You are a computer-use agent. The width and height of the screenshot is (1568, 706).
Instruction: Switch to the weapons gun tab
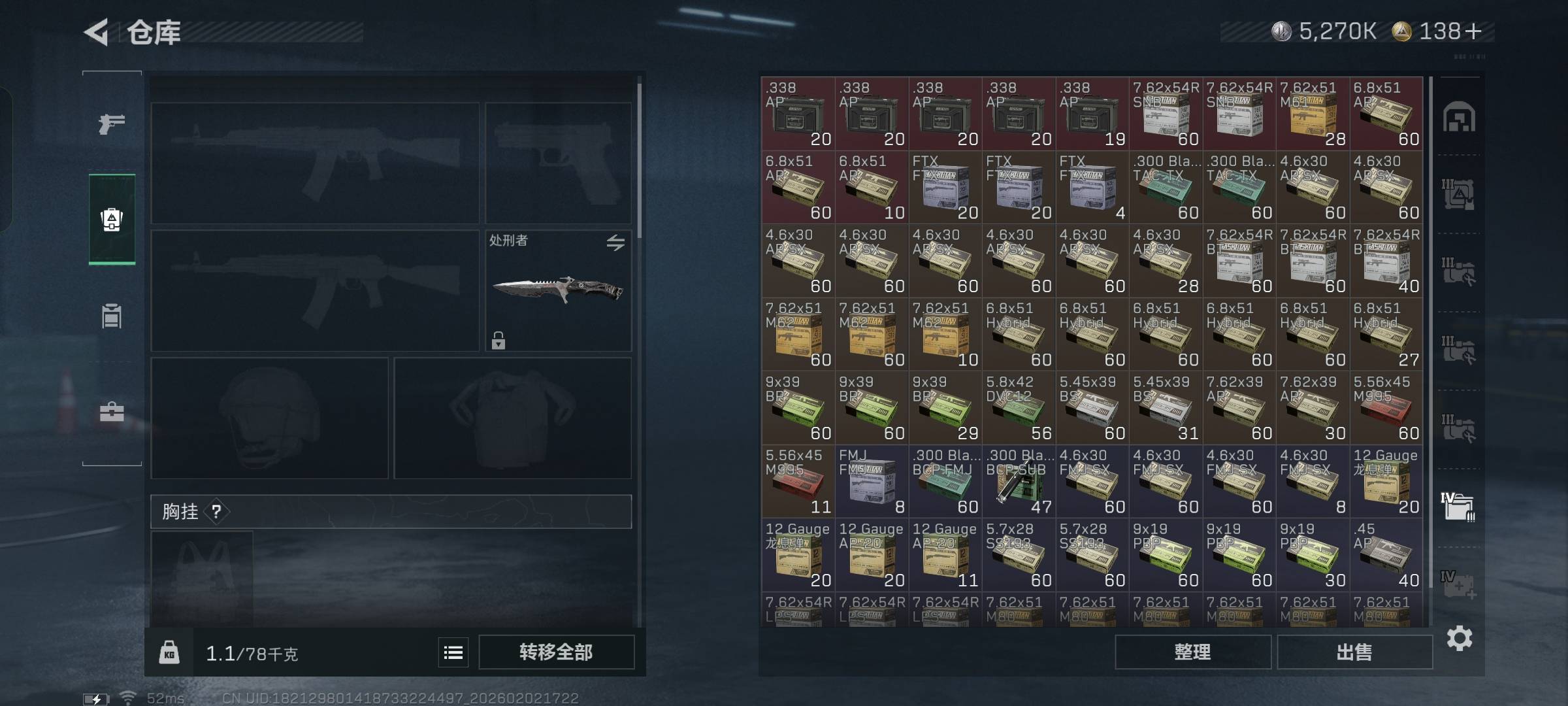tap(112, 123)
